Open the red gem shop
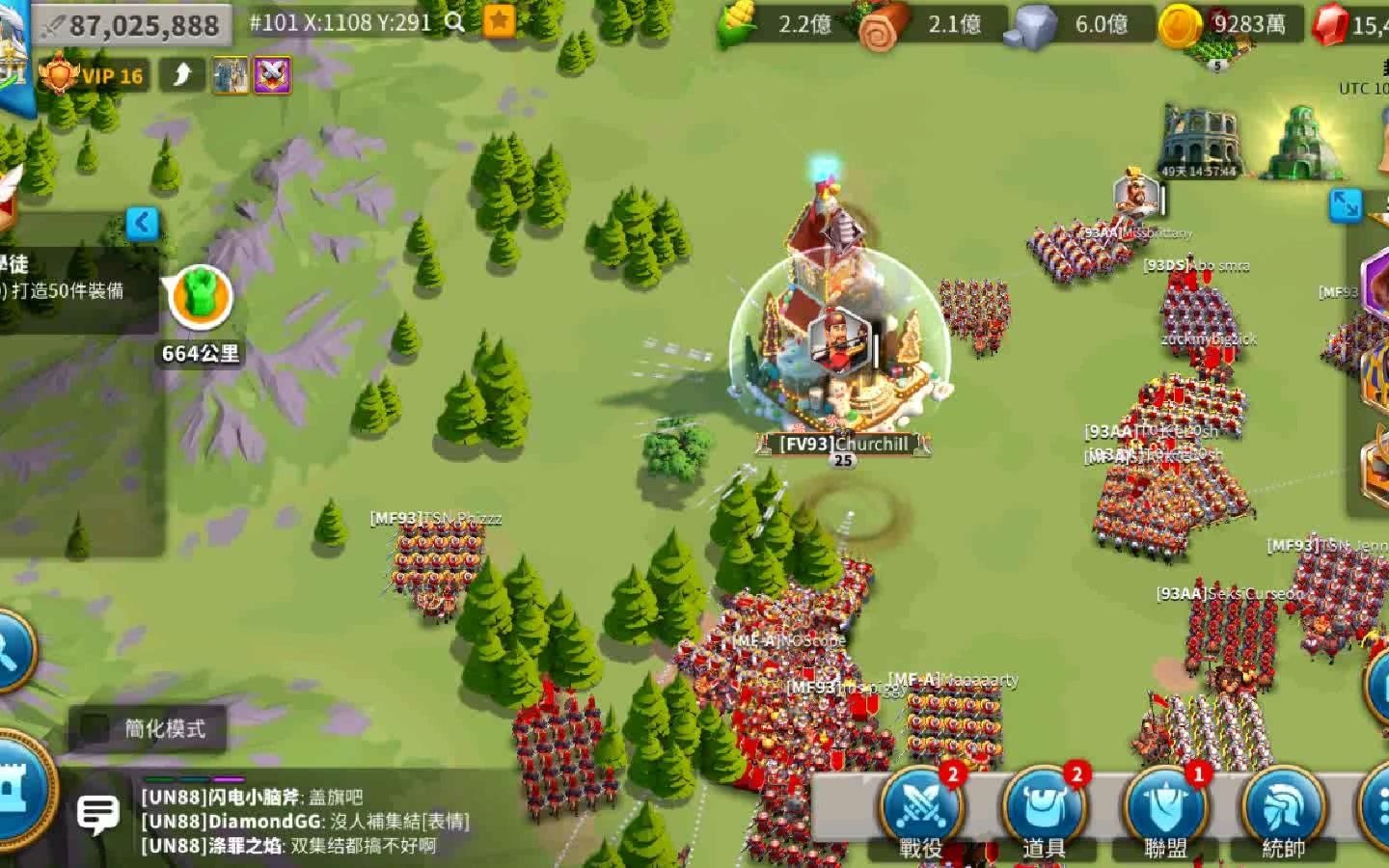 [1350, 24]
